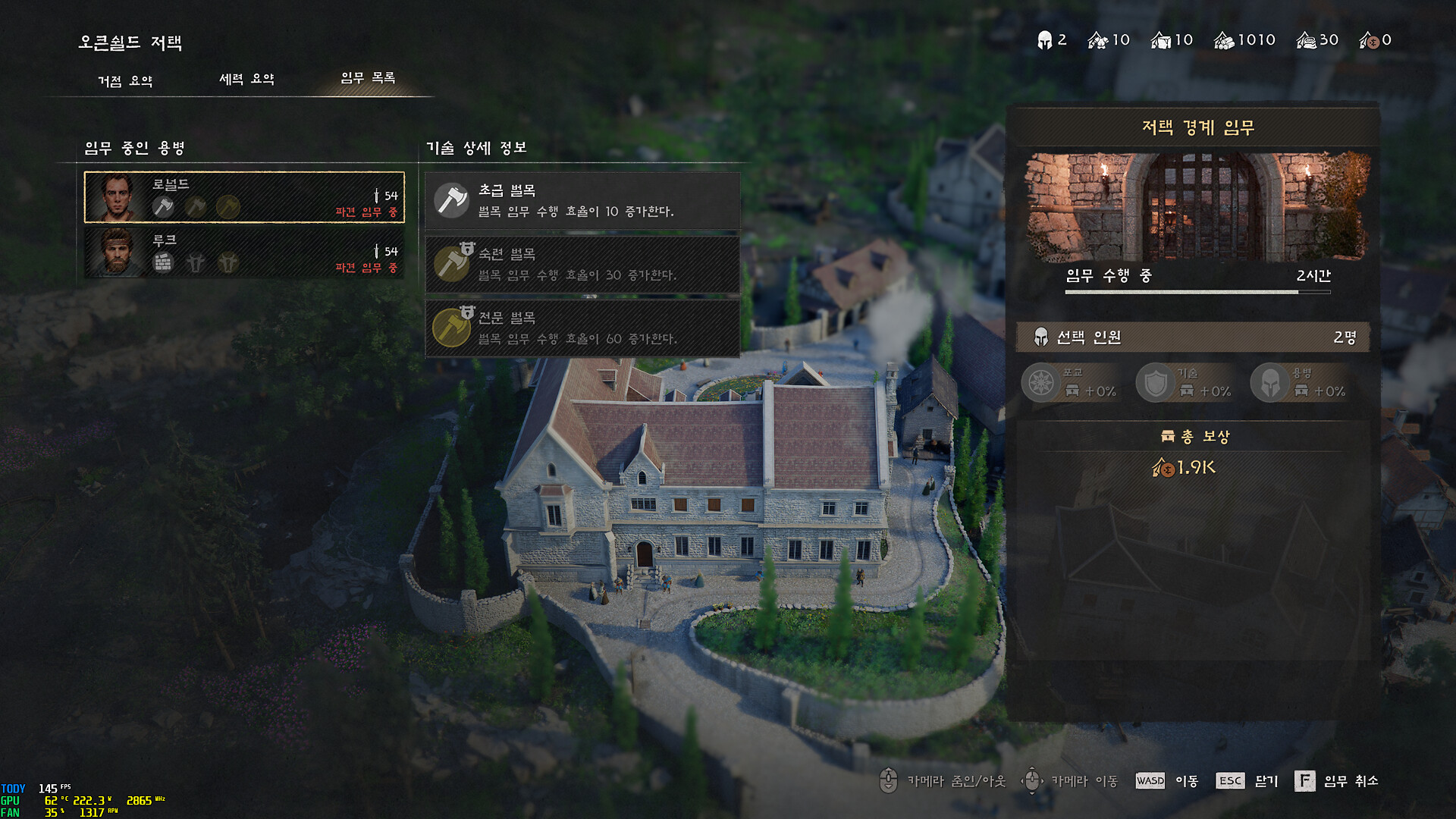Pick the locked 전문 벌목 skill
The image size is (1456, 819).
582,328
